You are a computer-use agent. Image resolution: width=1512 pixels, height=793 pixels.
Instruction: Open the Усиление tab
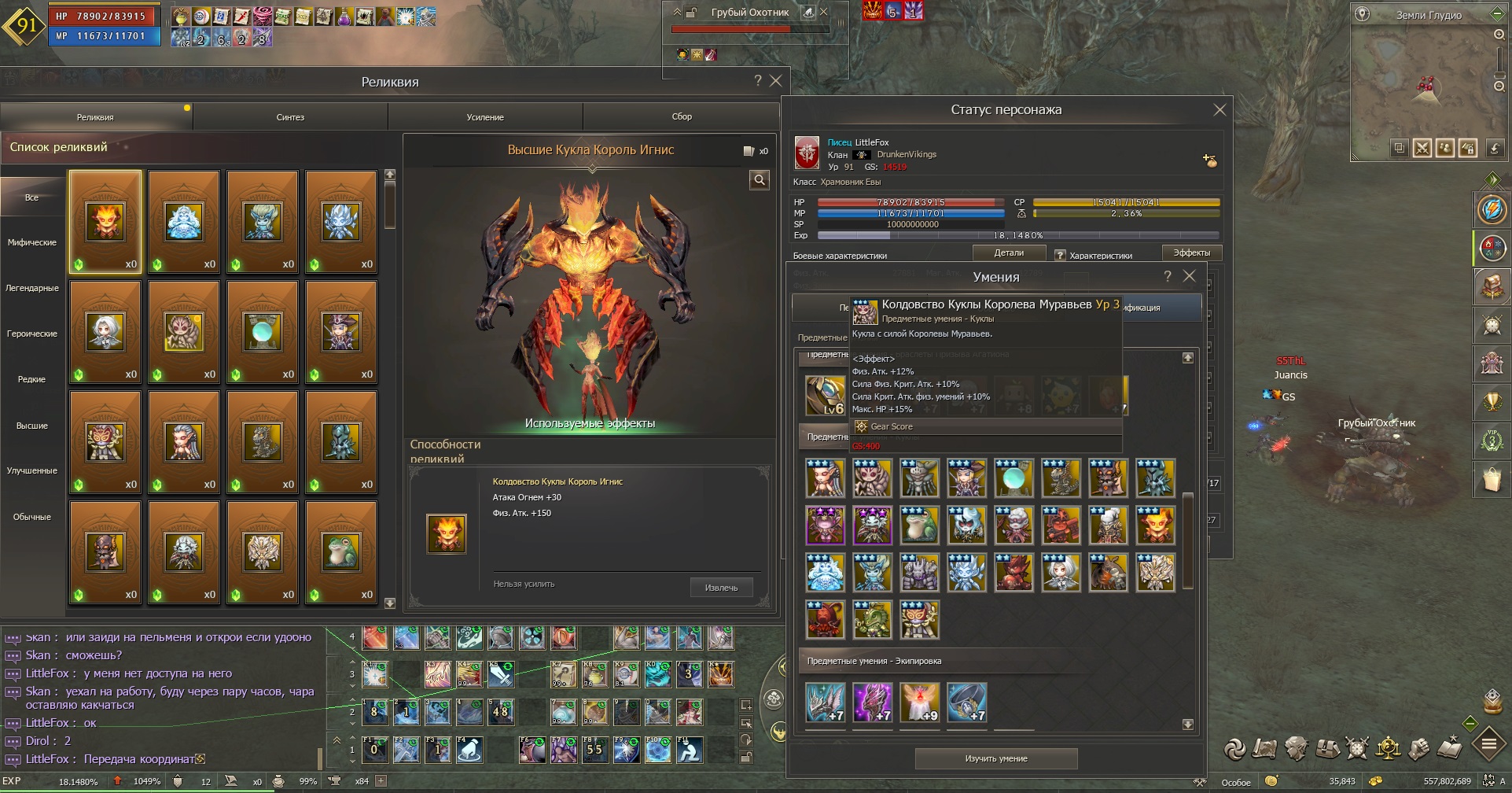click(485, 117)
